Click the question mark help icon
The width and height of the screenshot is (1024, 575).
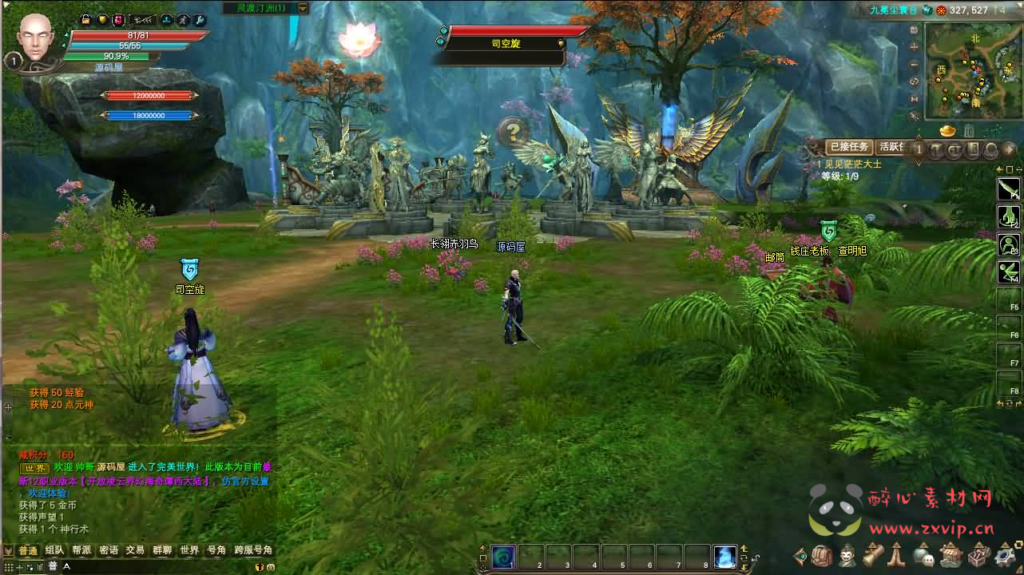tap(511, 130)
